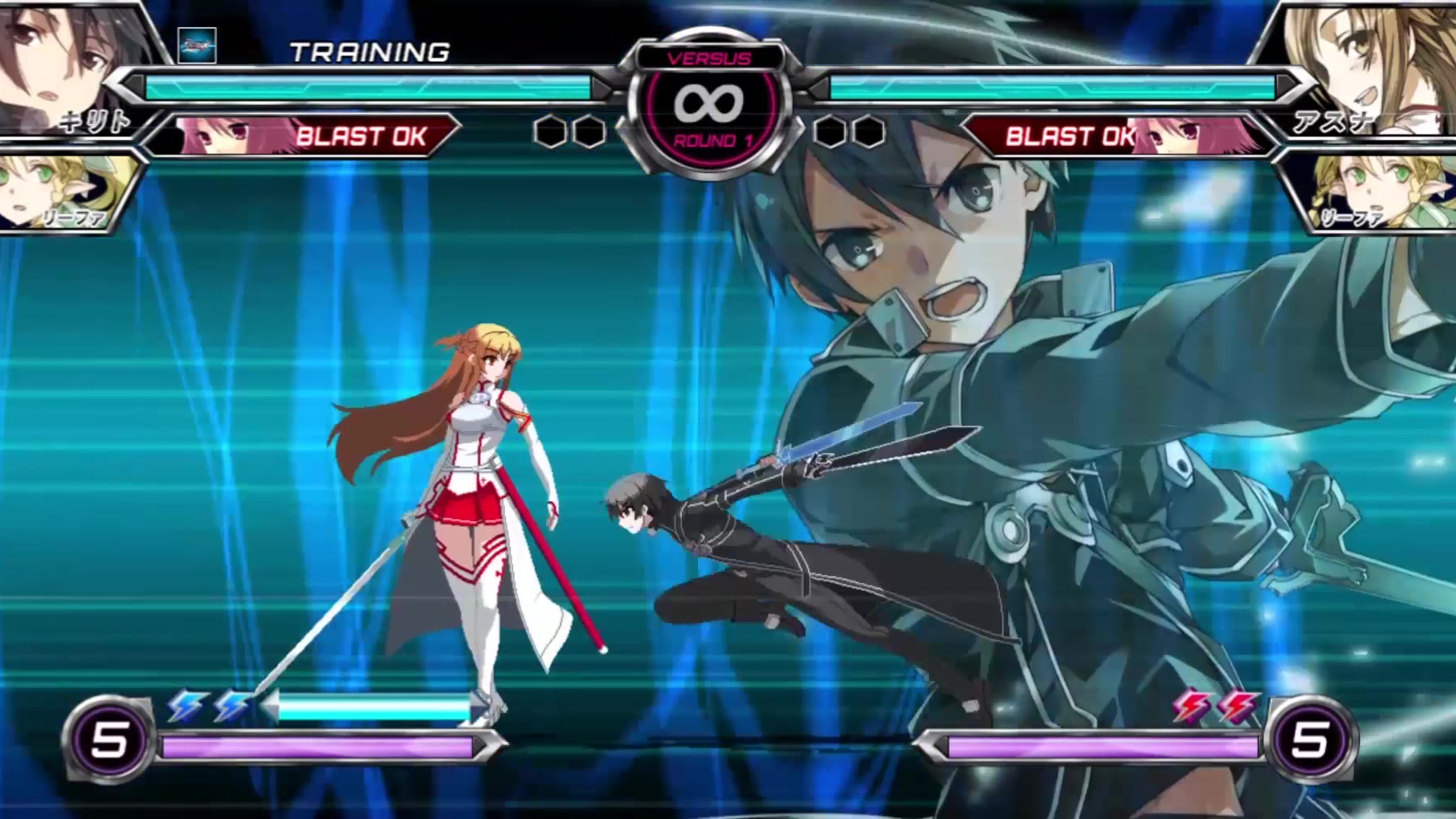This screenshot has height=819, width=1456.
Task: Select the red lightning bolt trump icons
Action: pyautogui.click(x=1214, y=707)
